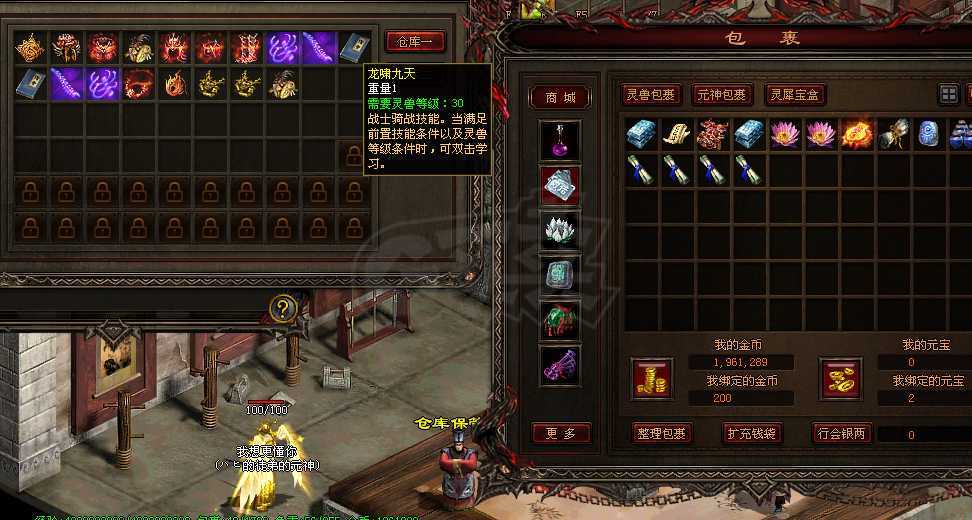Open the 灵犀宝盒 tab

(796, 95)
